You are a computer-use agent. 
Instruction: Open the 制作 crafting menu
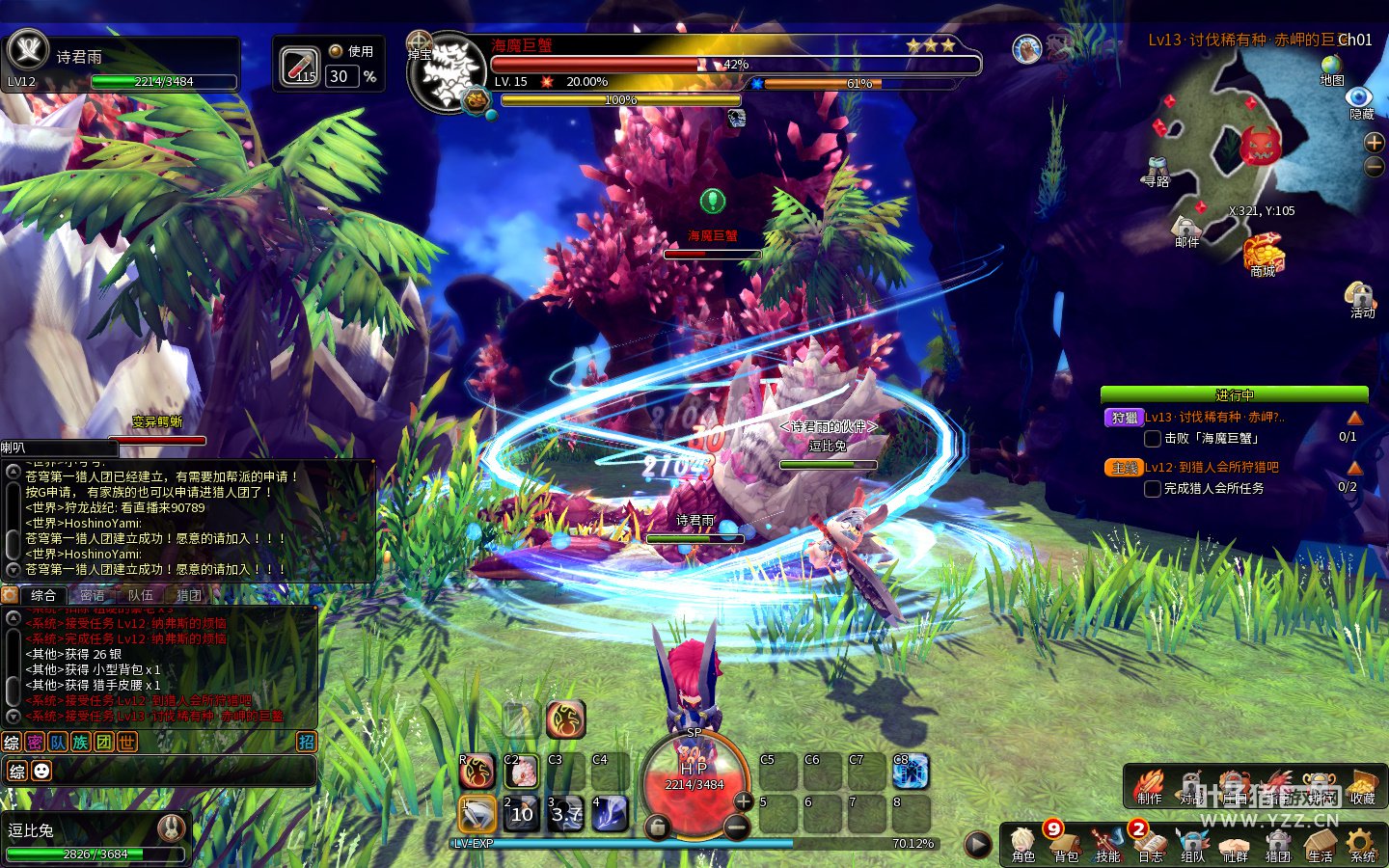pos(1149,786)
